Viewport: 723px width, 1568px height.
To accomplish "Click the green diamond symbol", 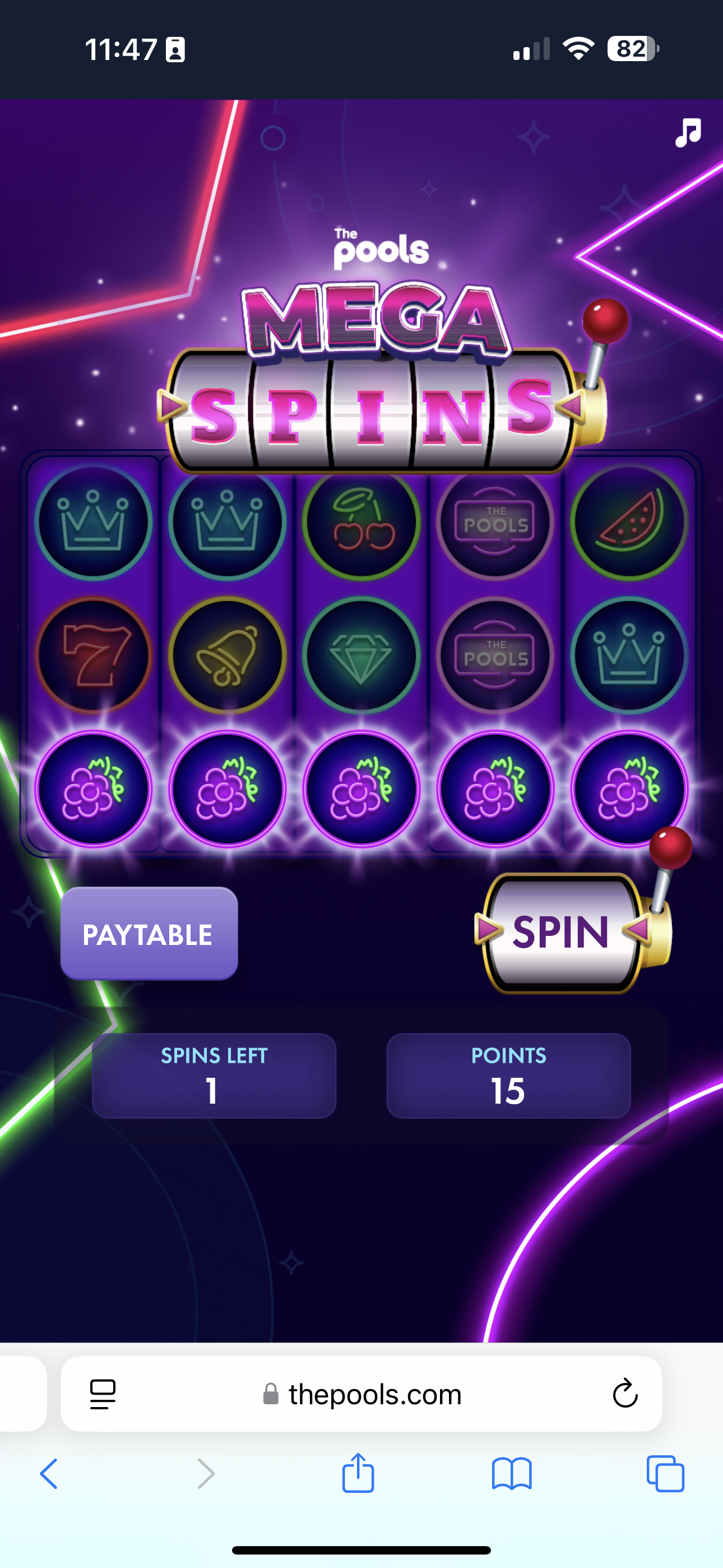I will [361, 656].
